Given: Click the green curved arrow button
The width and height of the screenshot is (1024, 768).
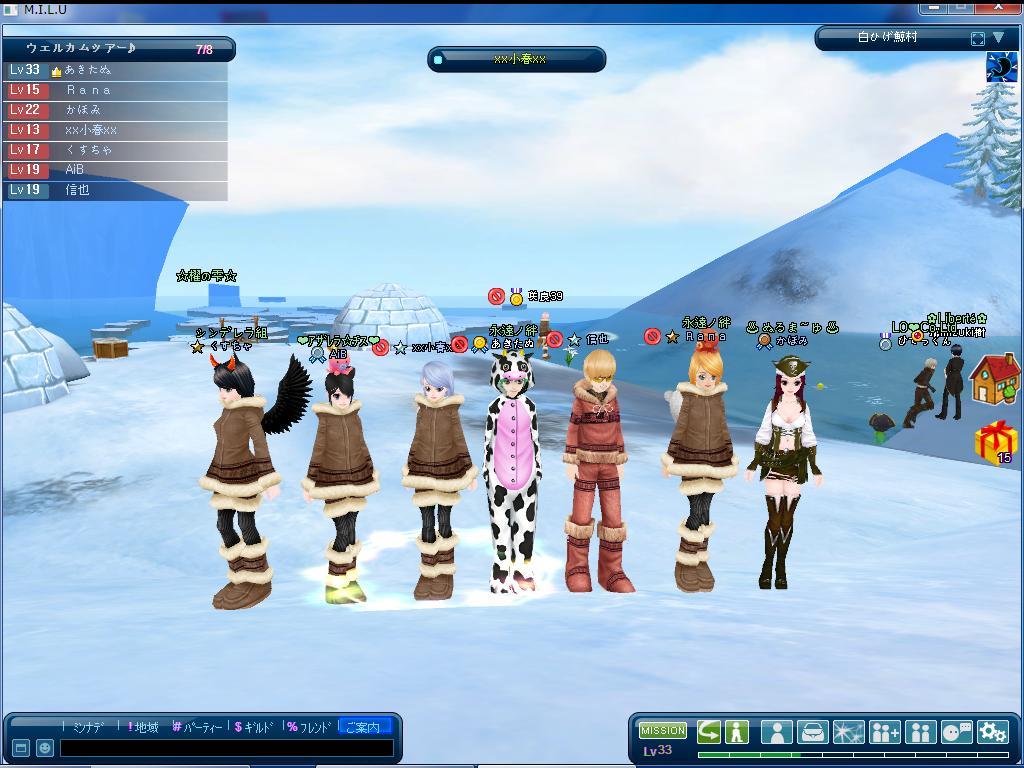Looking at the screenshot, I should pyautogui.click(x=709, y=731).
